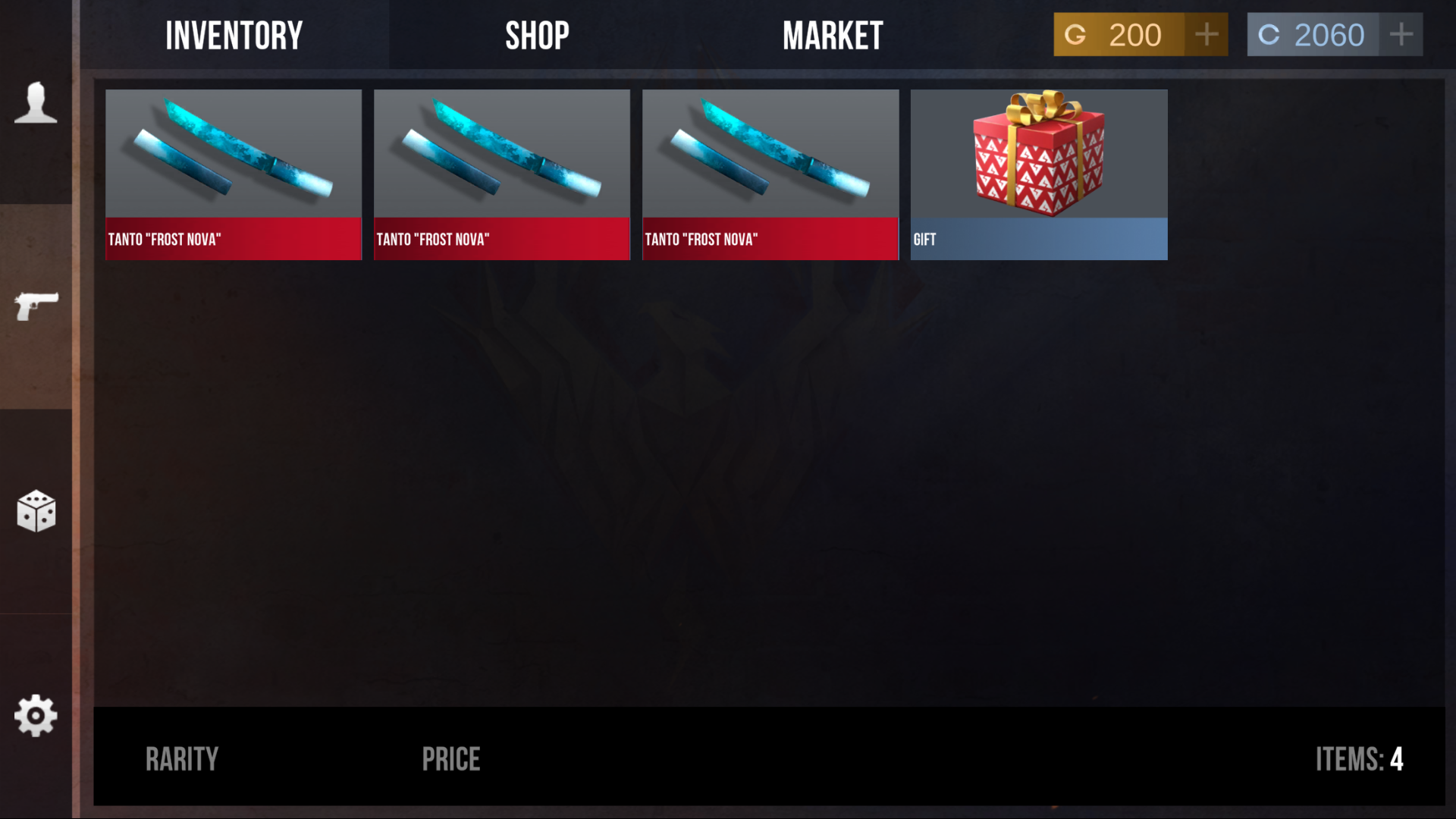1456x819 pixels.
Task: Click the gold currency G icon
Action: pyautogui.click(x=1076, y=34)
